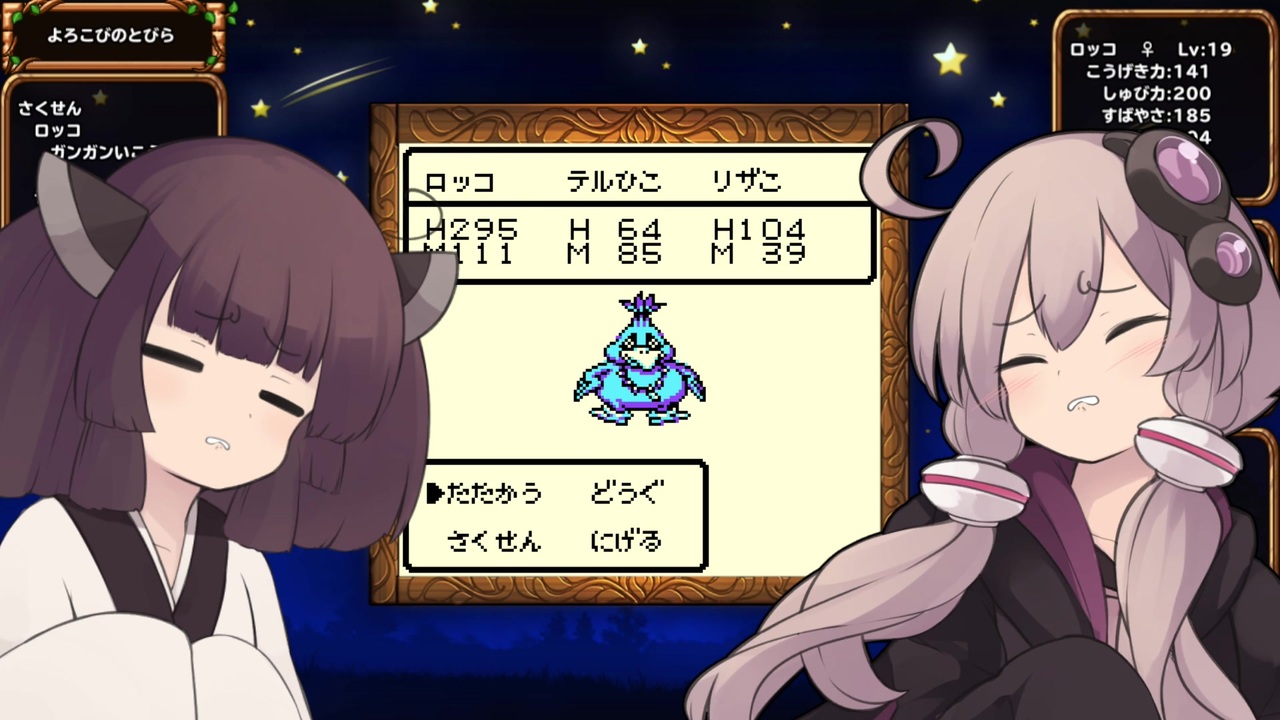The width and height of the screenshot is (1280, 720).
Task: Click ロッコ's name in the HP window
Action: [460, 180]
